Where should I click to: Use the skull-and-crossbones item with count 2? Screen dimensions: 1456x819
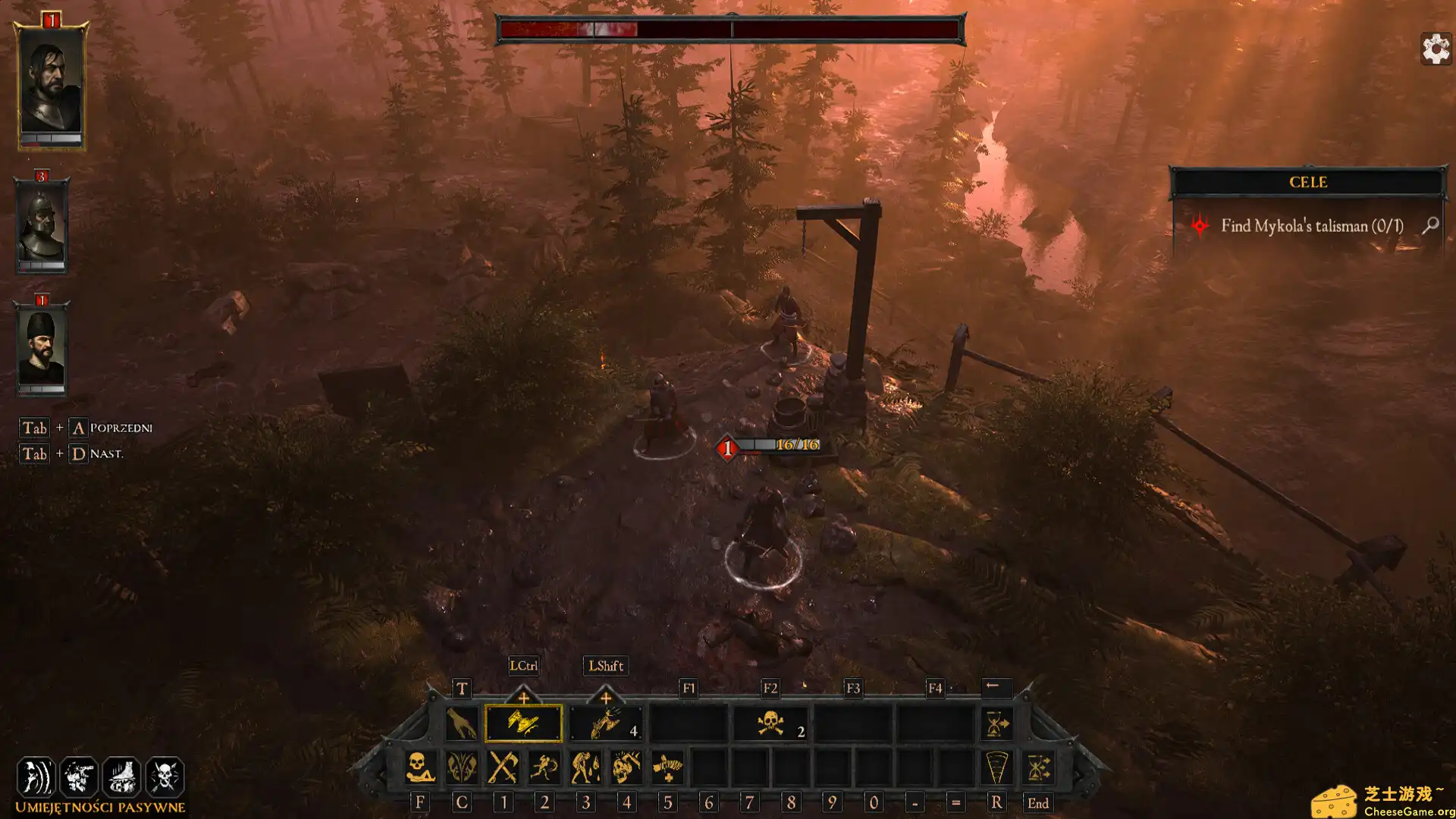pos(770,723)
